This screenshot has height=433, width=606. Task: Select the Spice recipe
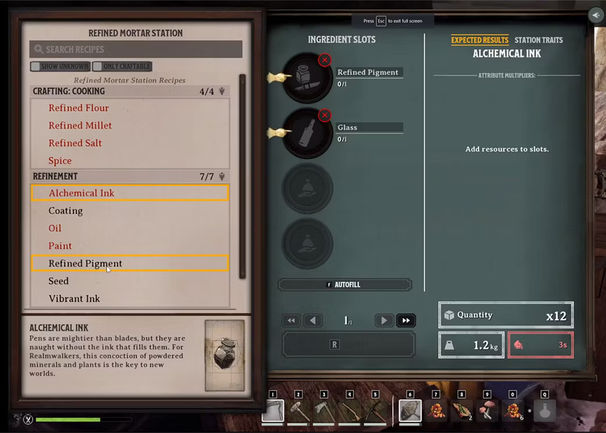[x=60, y=160]
